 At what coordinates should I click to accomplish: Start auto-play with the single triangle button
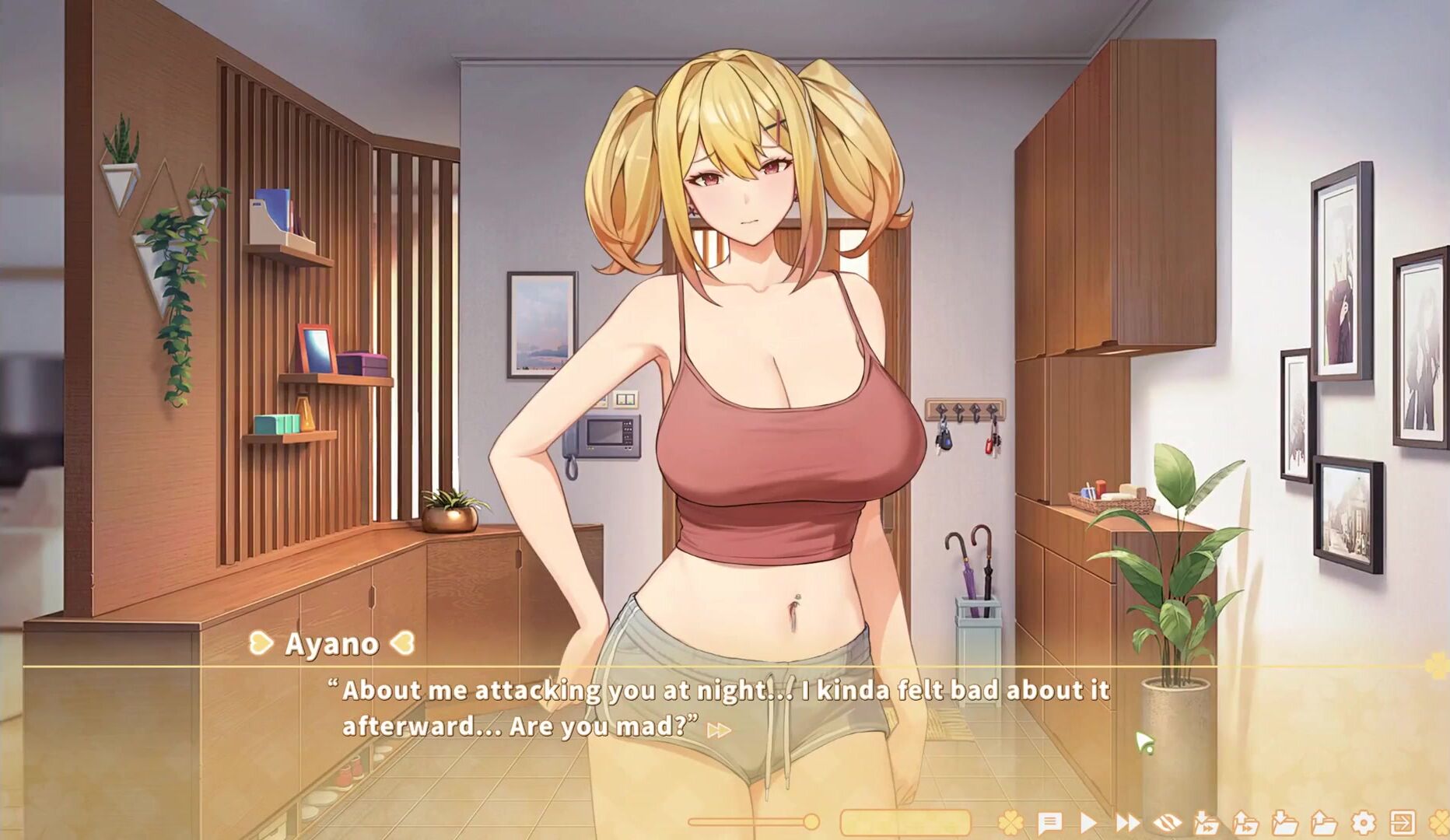1088,822
